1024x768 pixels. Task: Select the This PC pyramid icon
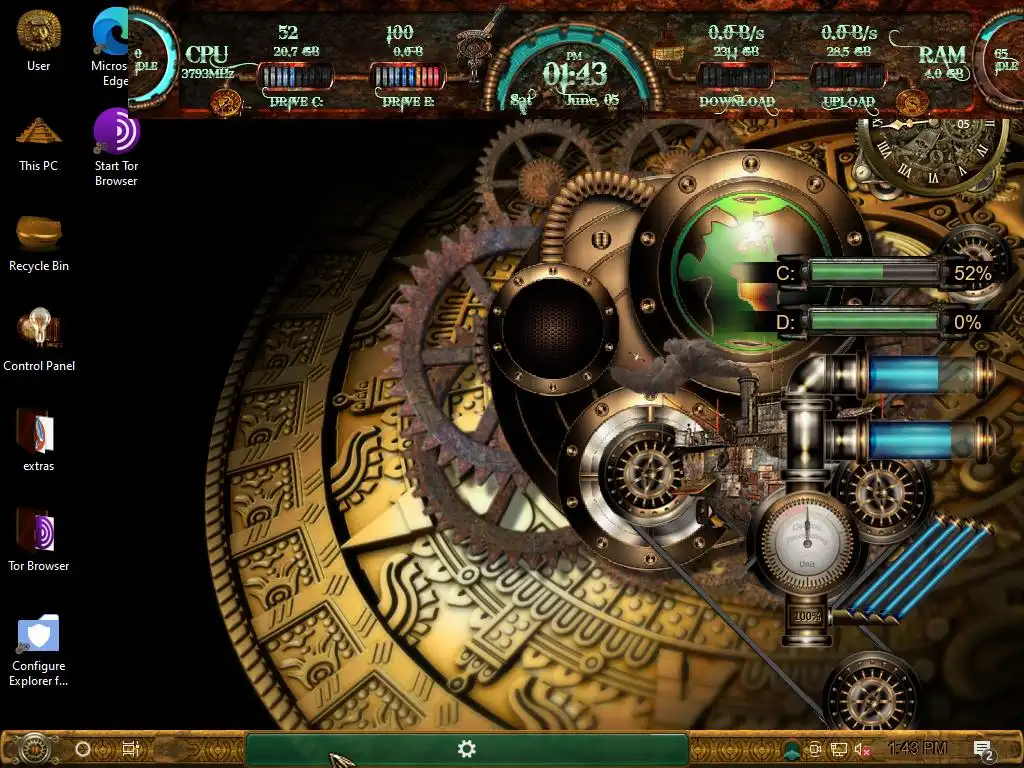38,134
